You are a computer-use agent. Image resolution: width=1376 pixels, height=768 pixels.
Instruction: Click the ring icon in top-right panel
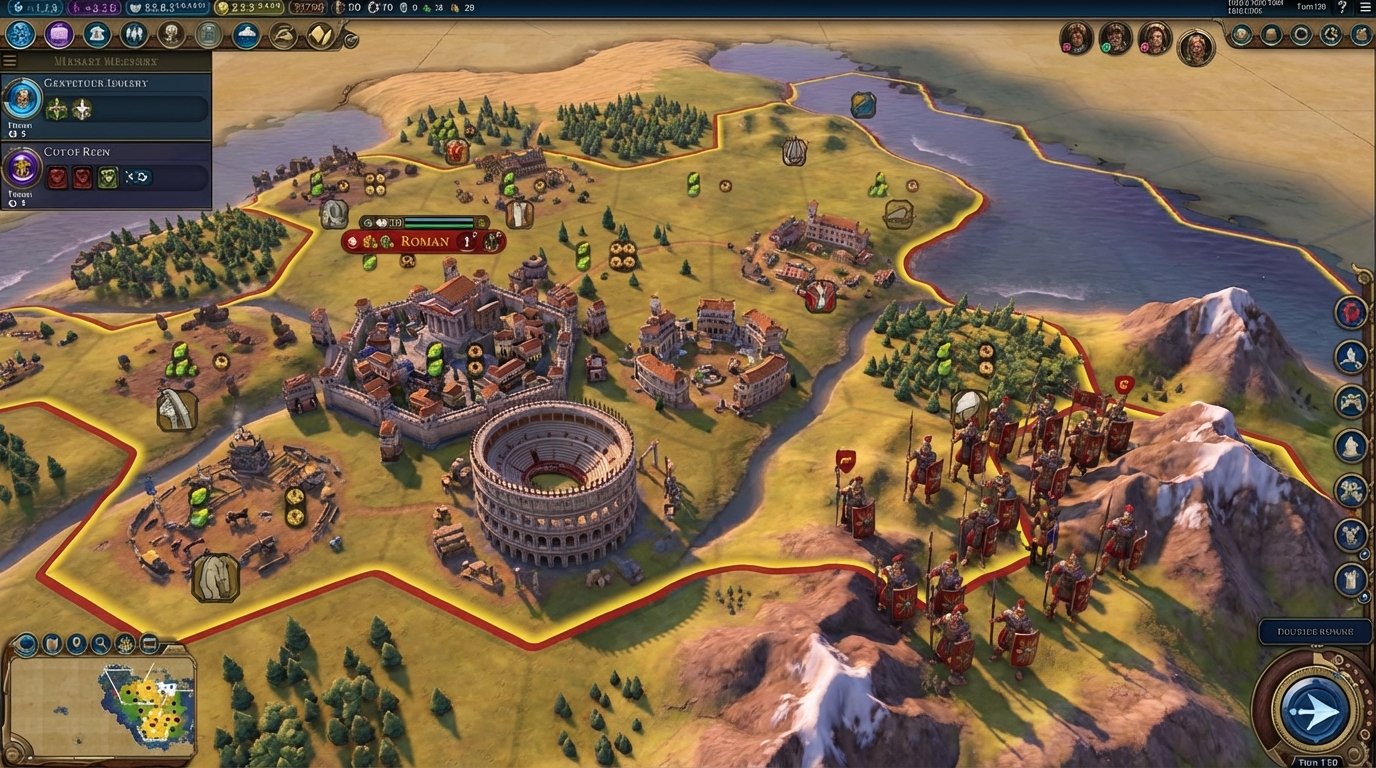pyautogui.click(x=1301, y=35)
